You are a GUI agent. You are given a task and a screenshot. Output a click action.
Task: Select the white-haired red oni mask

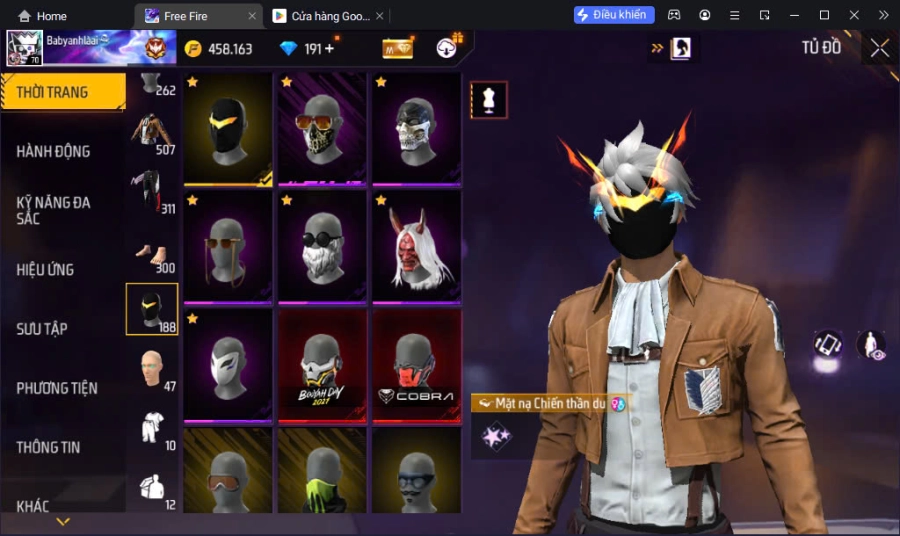(x=417, y=247)
